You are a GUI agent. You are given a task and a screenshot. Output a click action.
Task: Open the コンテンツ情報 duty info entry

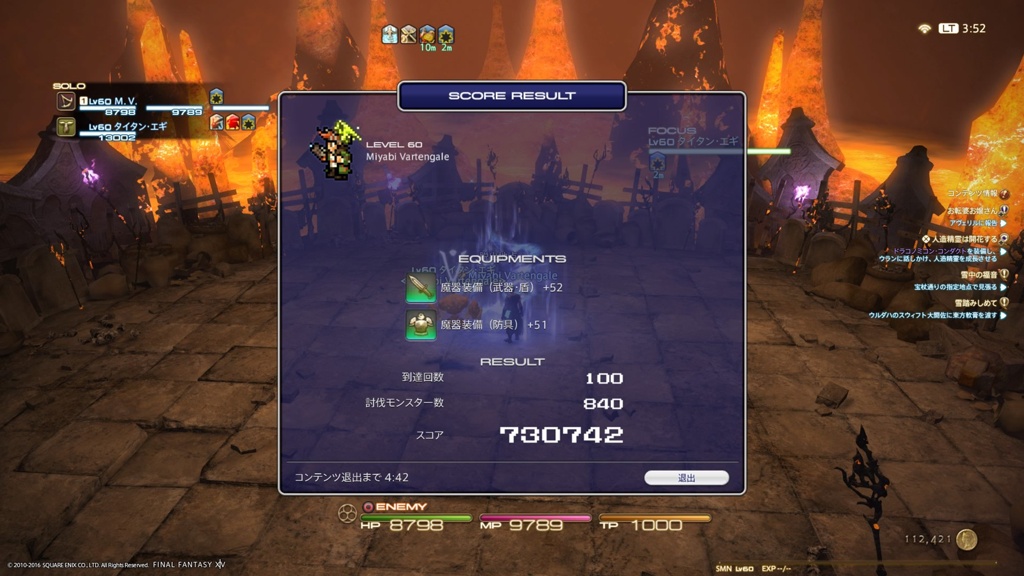click(x=973, y=193)
